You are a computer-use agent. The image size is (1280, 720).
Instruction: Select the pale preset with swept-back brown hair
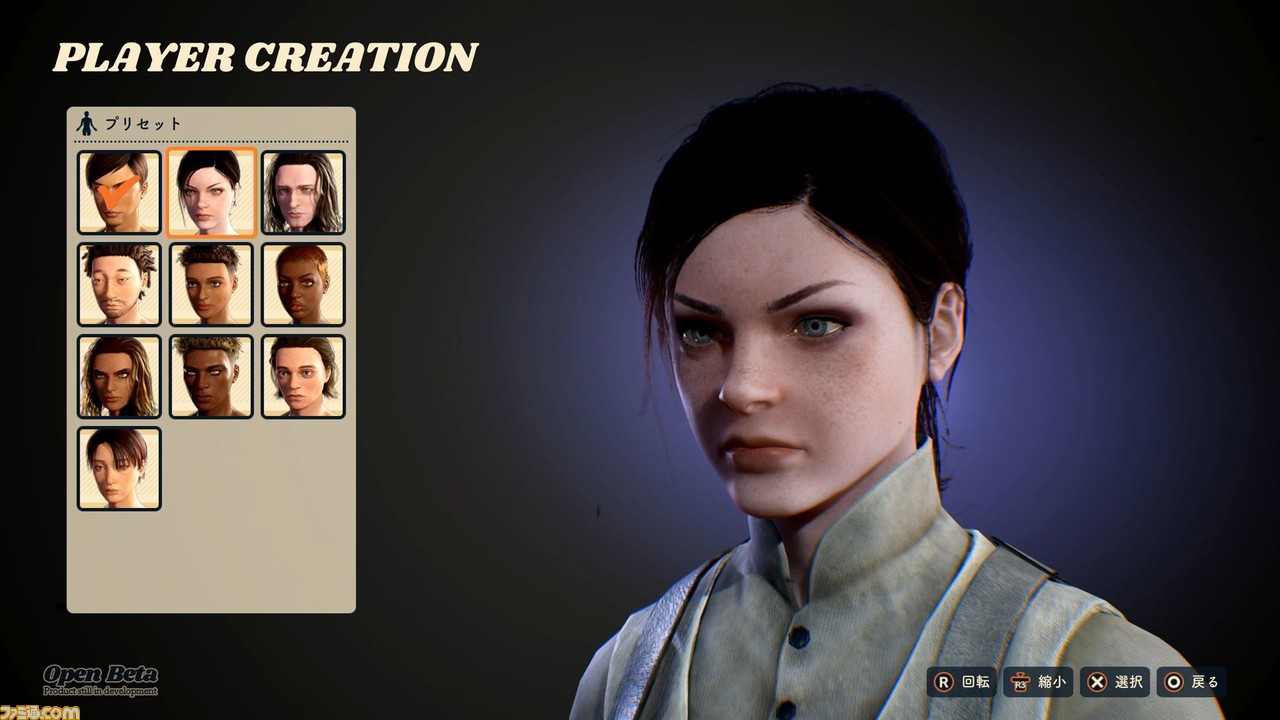pyautogui.click(x=303, y=377)
